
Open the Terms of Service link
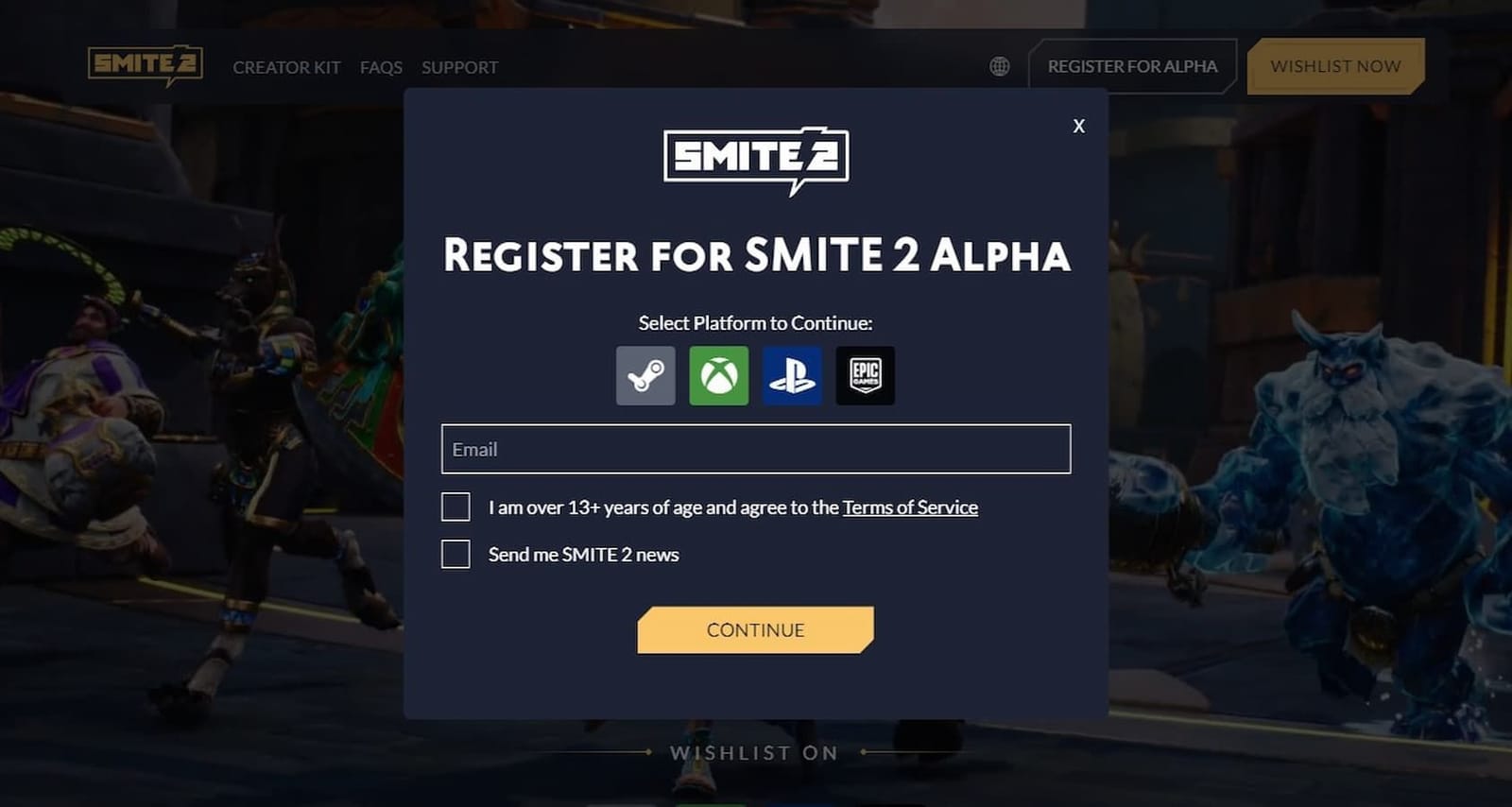click(910, 507)
